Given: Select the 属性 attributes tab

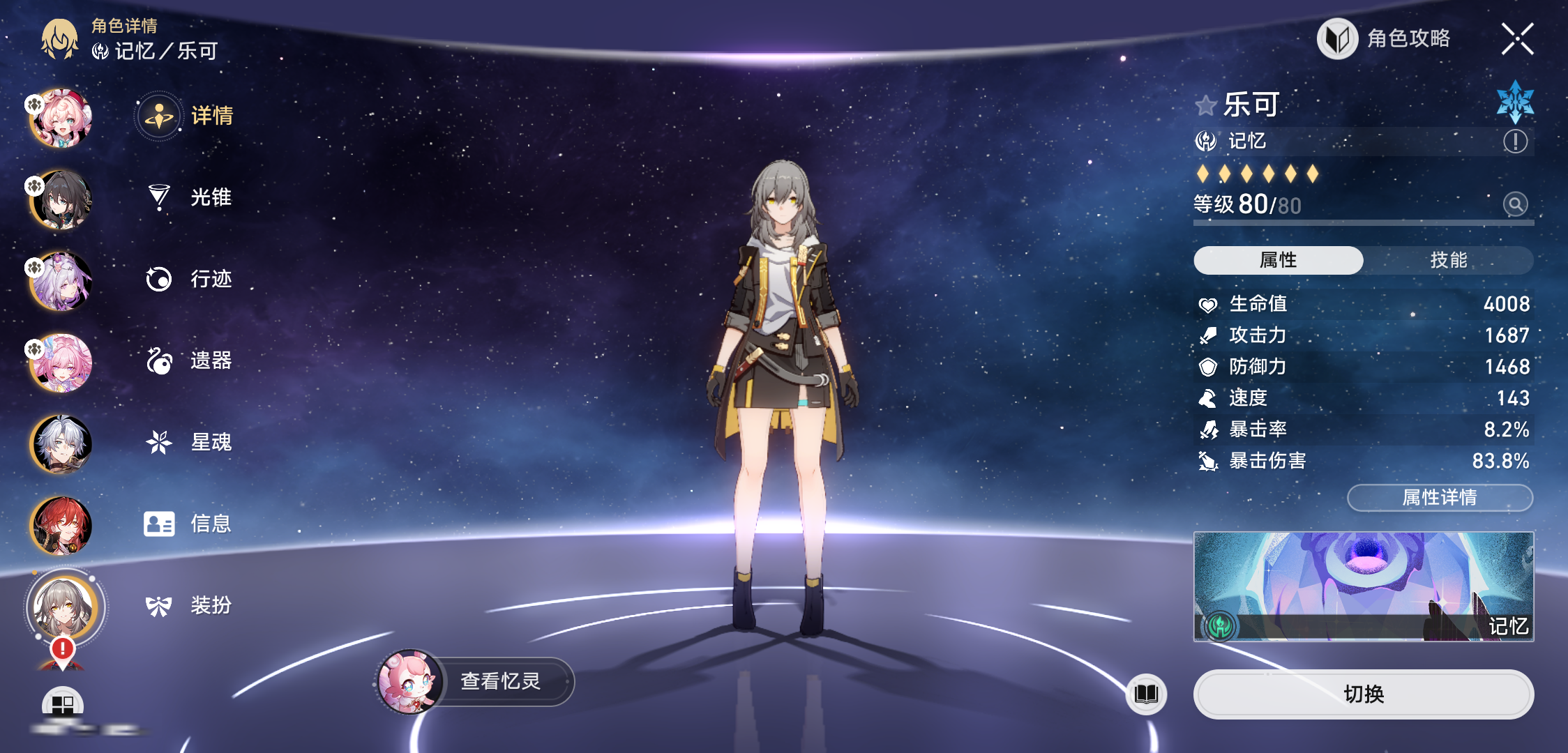Looking at the screenshot, I should coord(1278,260).
